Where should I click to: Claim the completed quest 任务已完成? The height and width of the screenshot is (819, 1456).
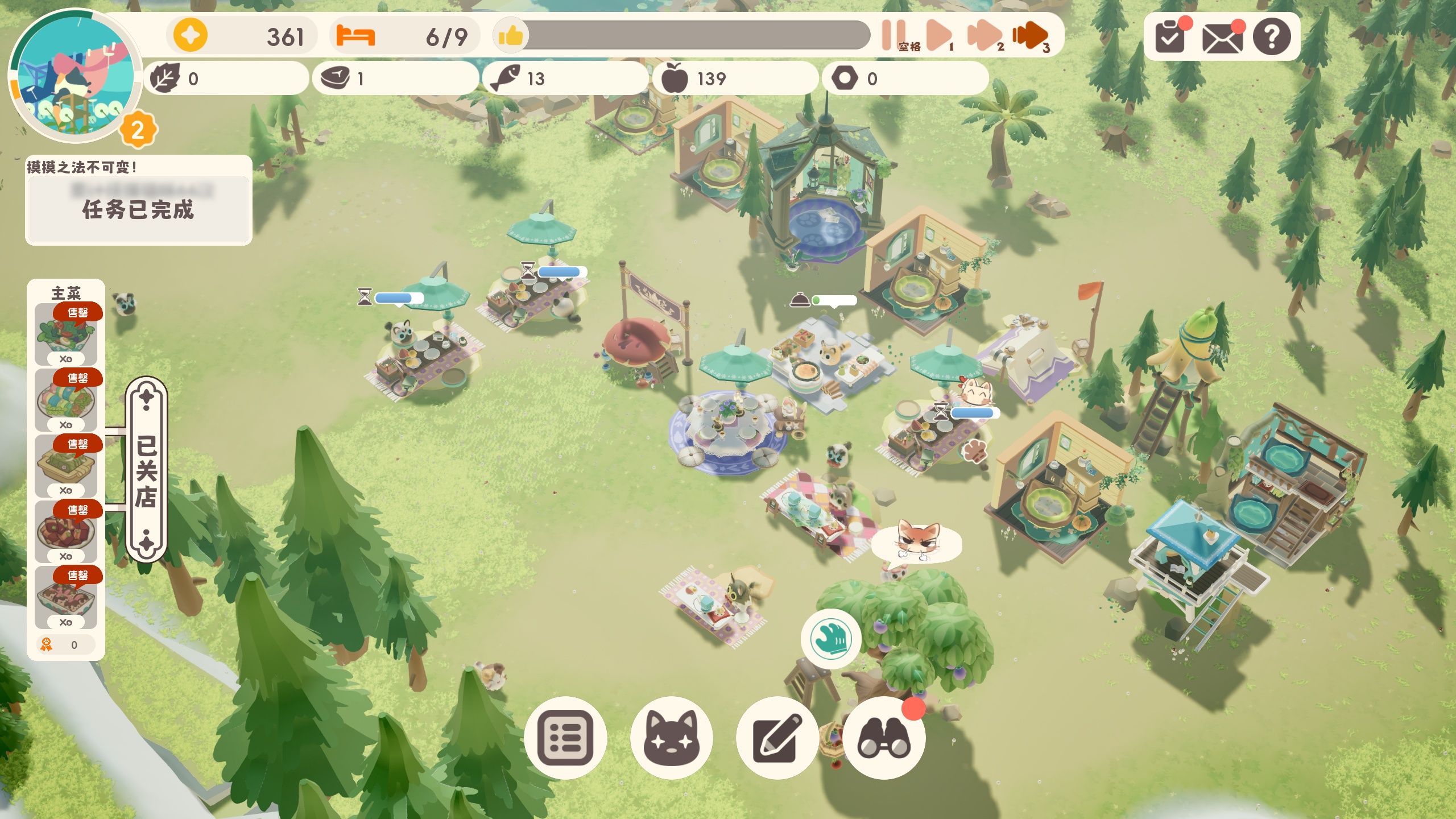(138, 209)
